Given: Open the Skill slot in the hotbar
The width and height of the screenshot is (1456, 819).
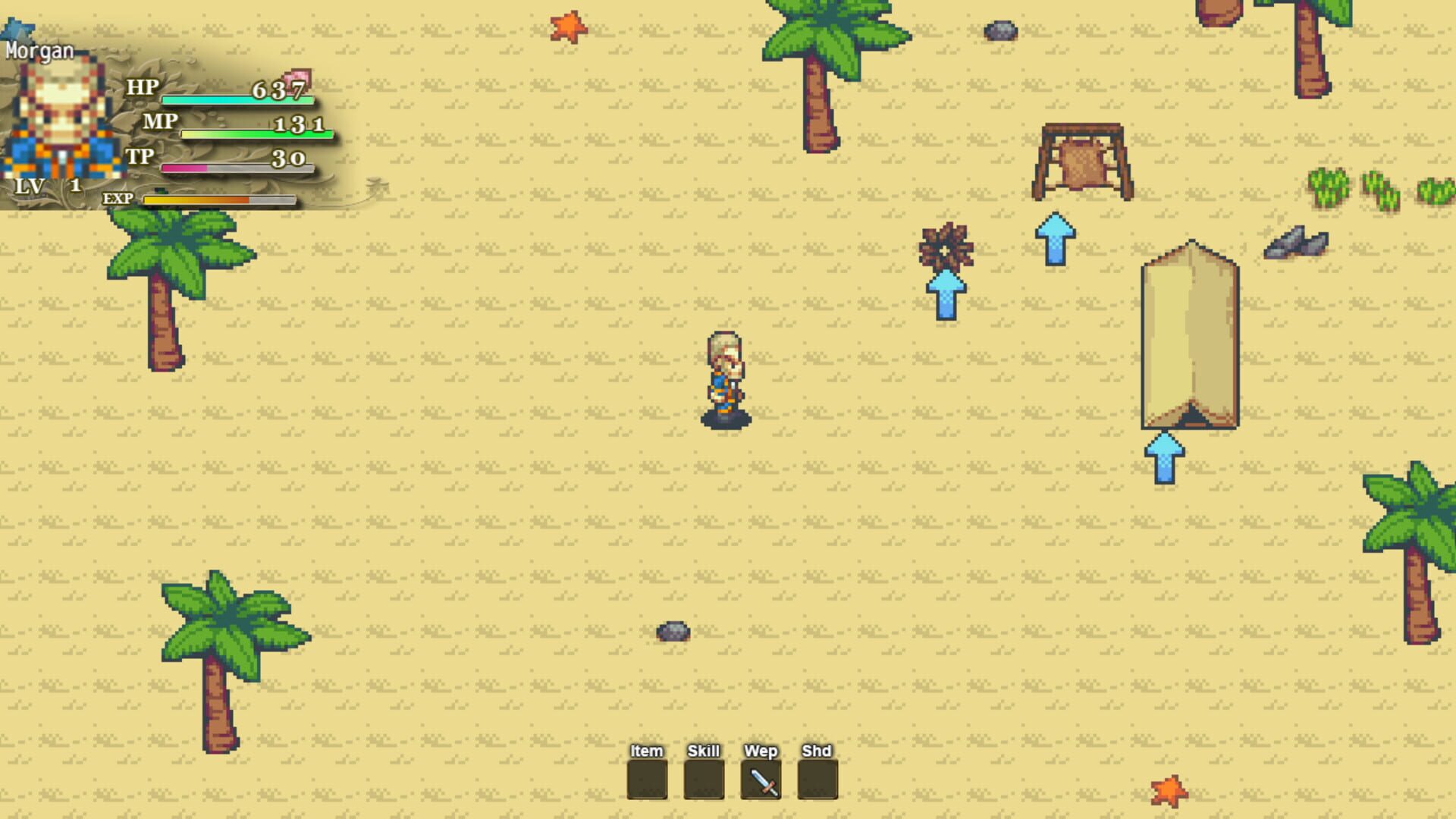Looking at the screenshot, I should (705, 780).
